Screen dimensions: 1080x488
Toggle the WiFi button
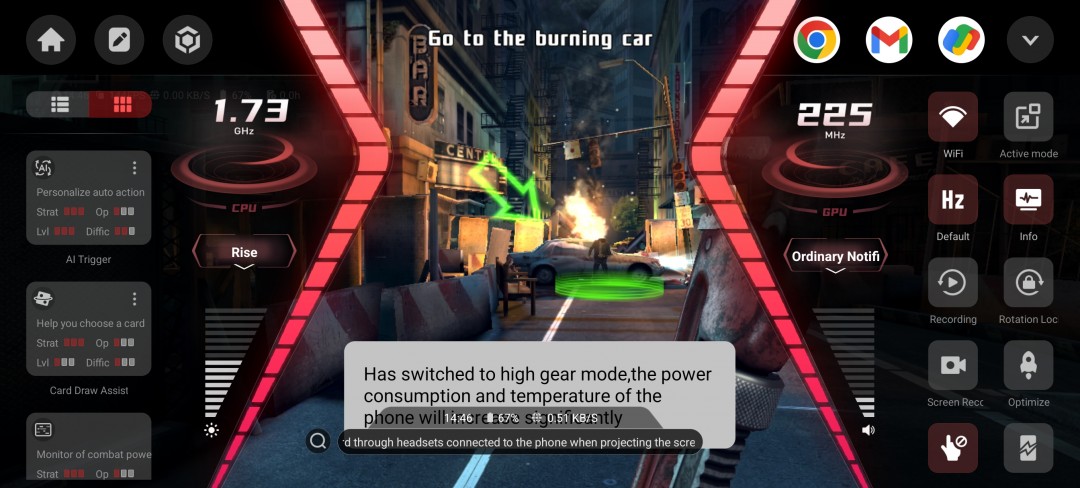(953, 118)
